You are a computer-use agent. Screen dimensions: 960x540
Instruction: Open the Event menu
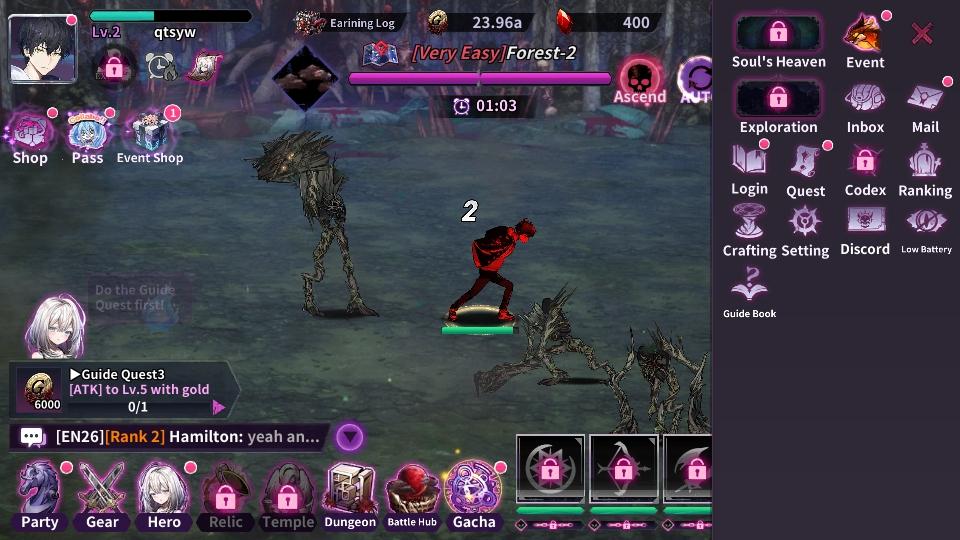(864, 40)
